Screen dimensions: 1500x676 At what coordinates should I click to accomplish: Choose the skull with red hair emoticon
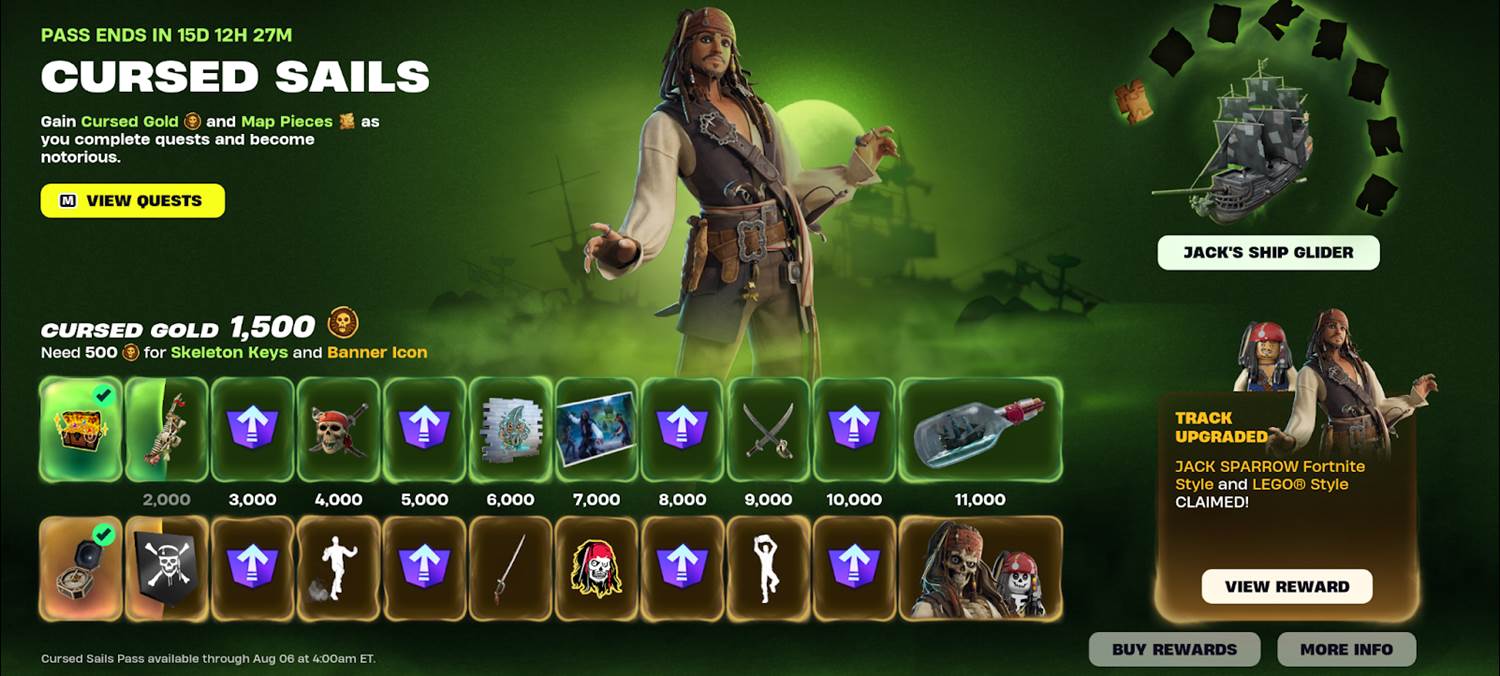tap(597, 568)
